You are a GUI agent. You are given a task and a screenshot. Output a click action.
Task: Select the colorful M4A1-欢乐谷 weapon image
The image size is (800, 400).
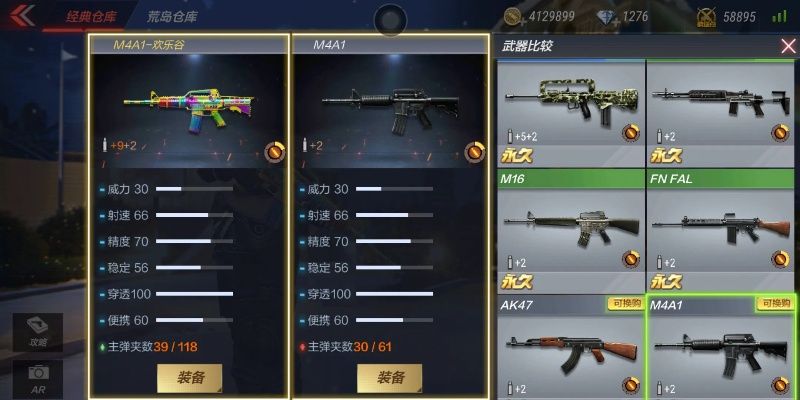click(x=189, y=105)
